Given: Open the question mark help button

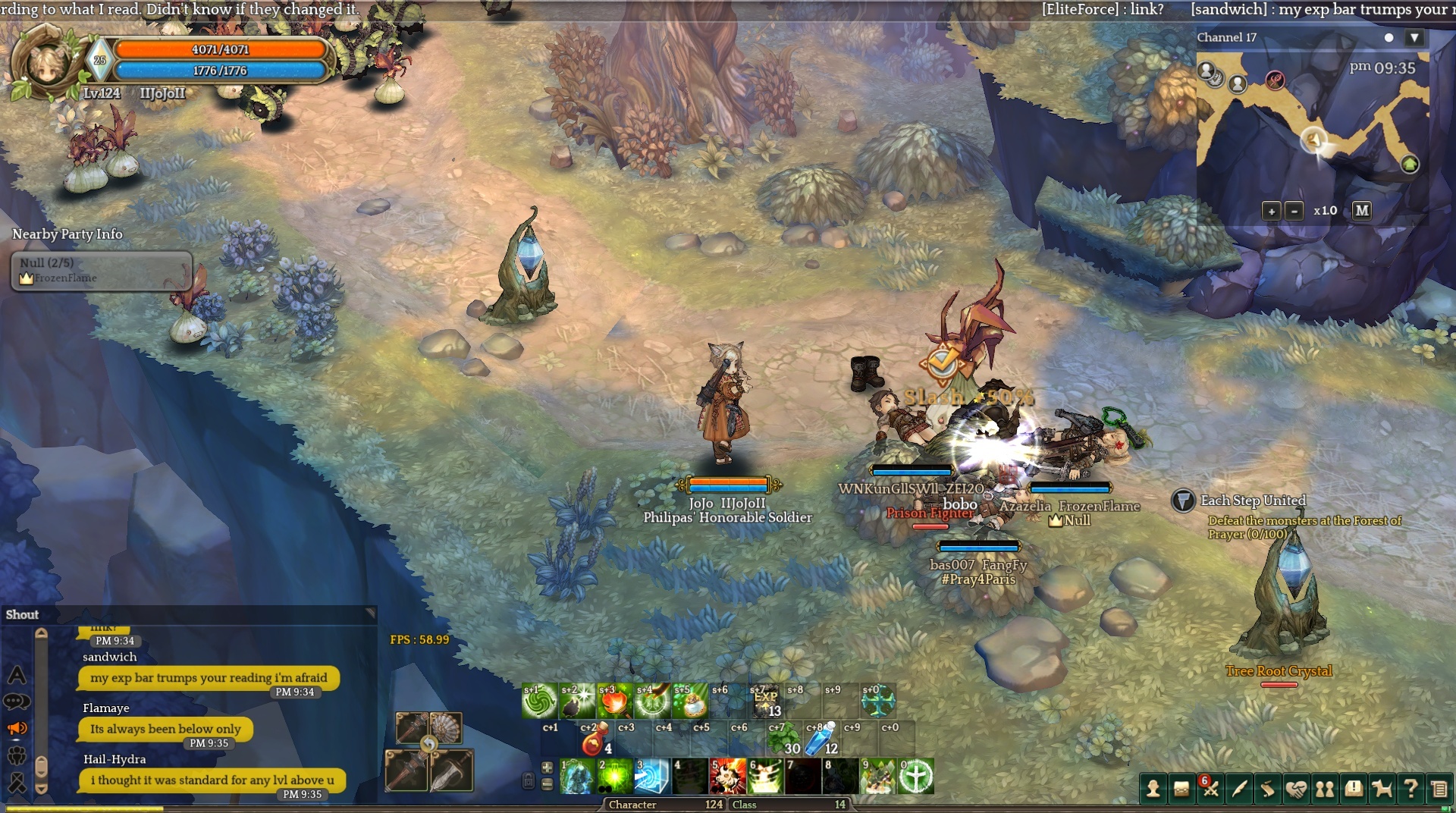Looking at the screenshot, I should 1410,789.
